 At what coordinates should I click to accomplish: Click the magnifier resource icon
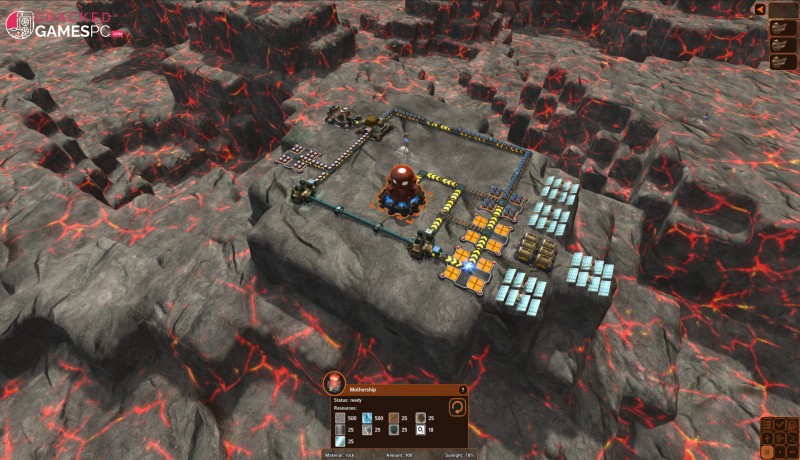coord(421,429)
